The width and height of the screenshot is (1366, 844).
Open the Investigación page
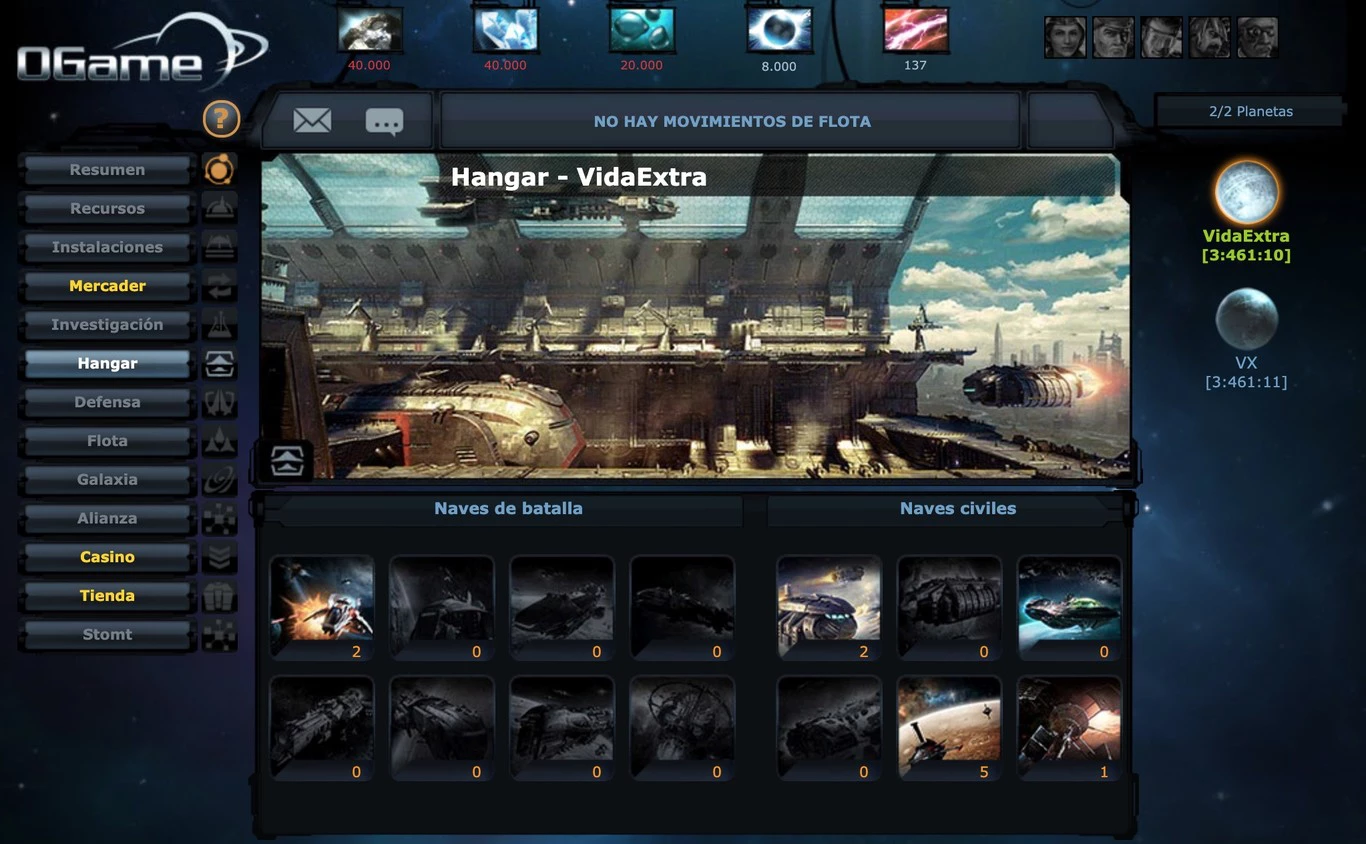click(107, 325)
